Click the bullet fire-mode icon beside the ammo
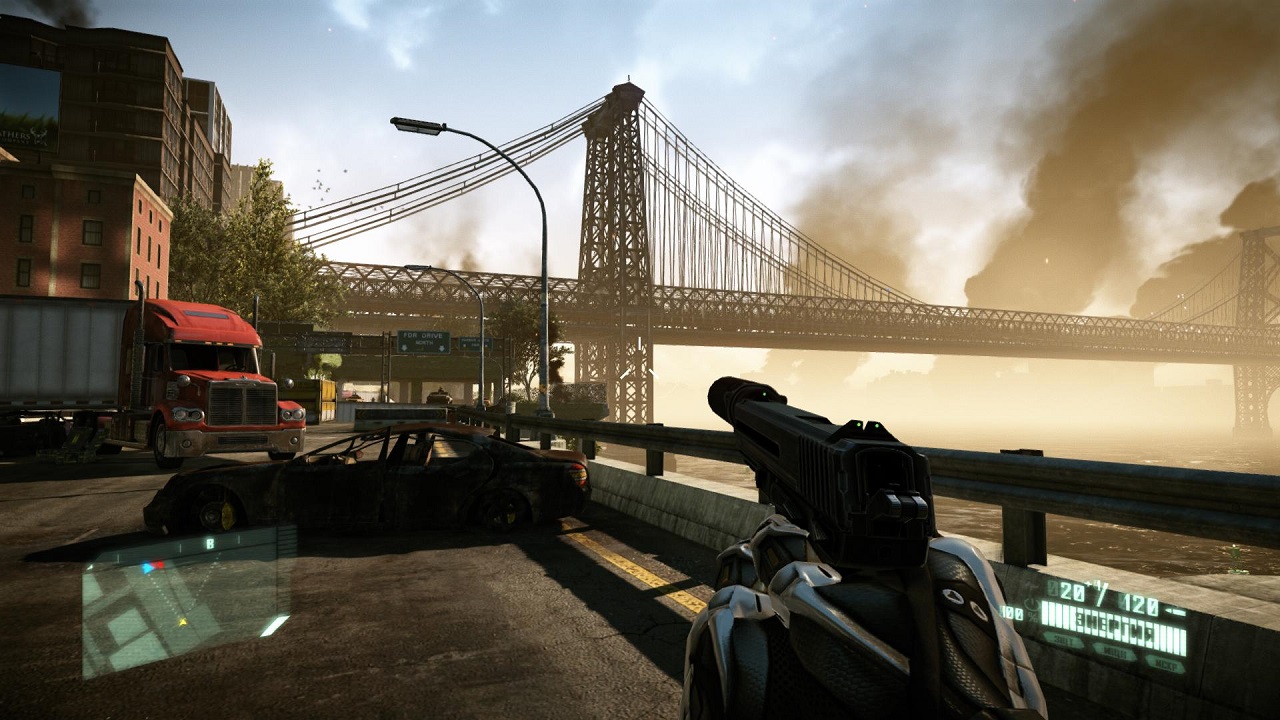 (x=1174, y=611)
